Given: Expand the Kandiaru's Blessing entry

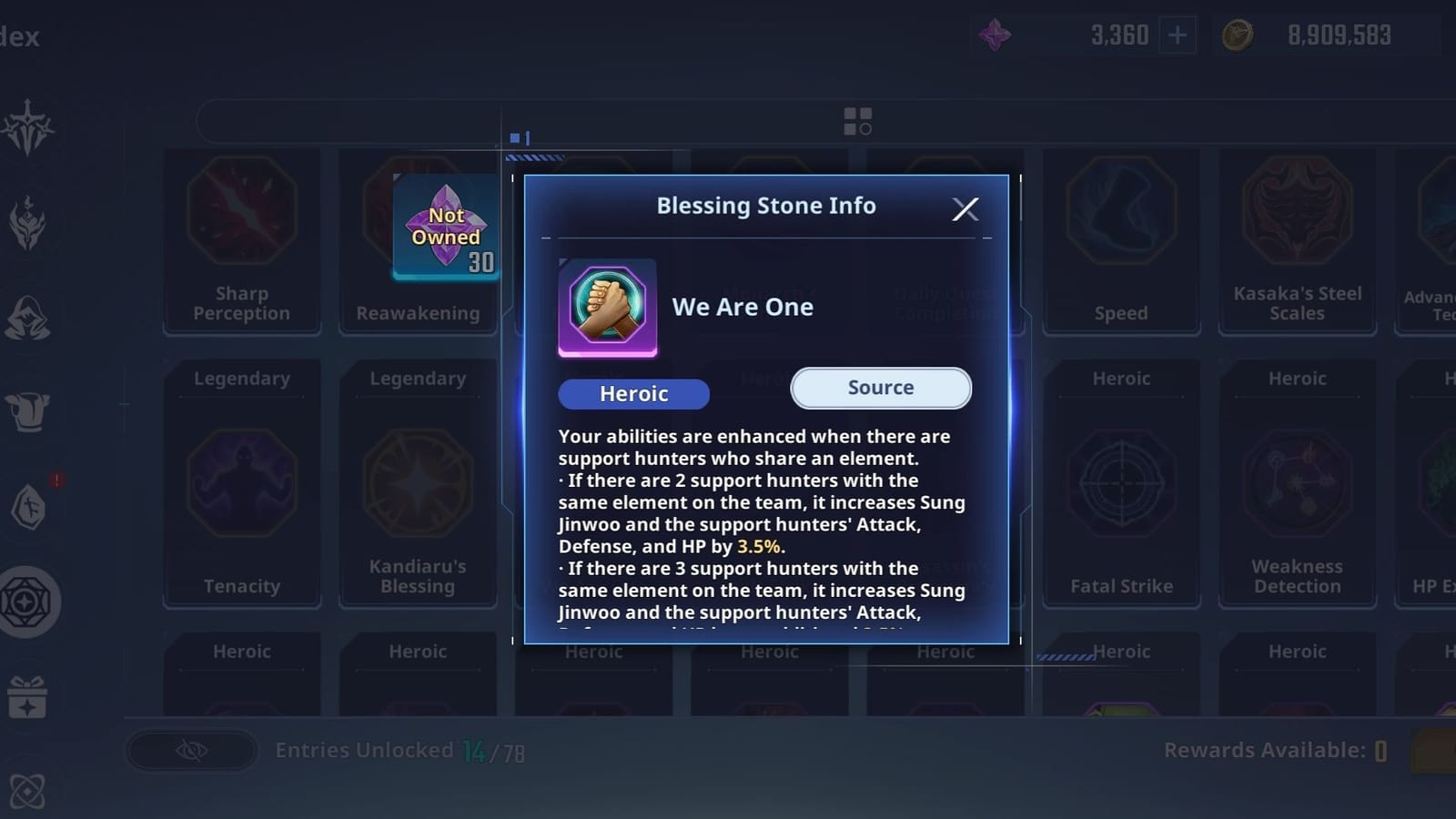Looking at the screenshot, I should click(x=418, y=482).
